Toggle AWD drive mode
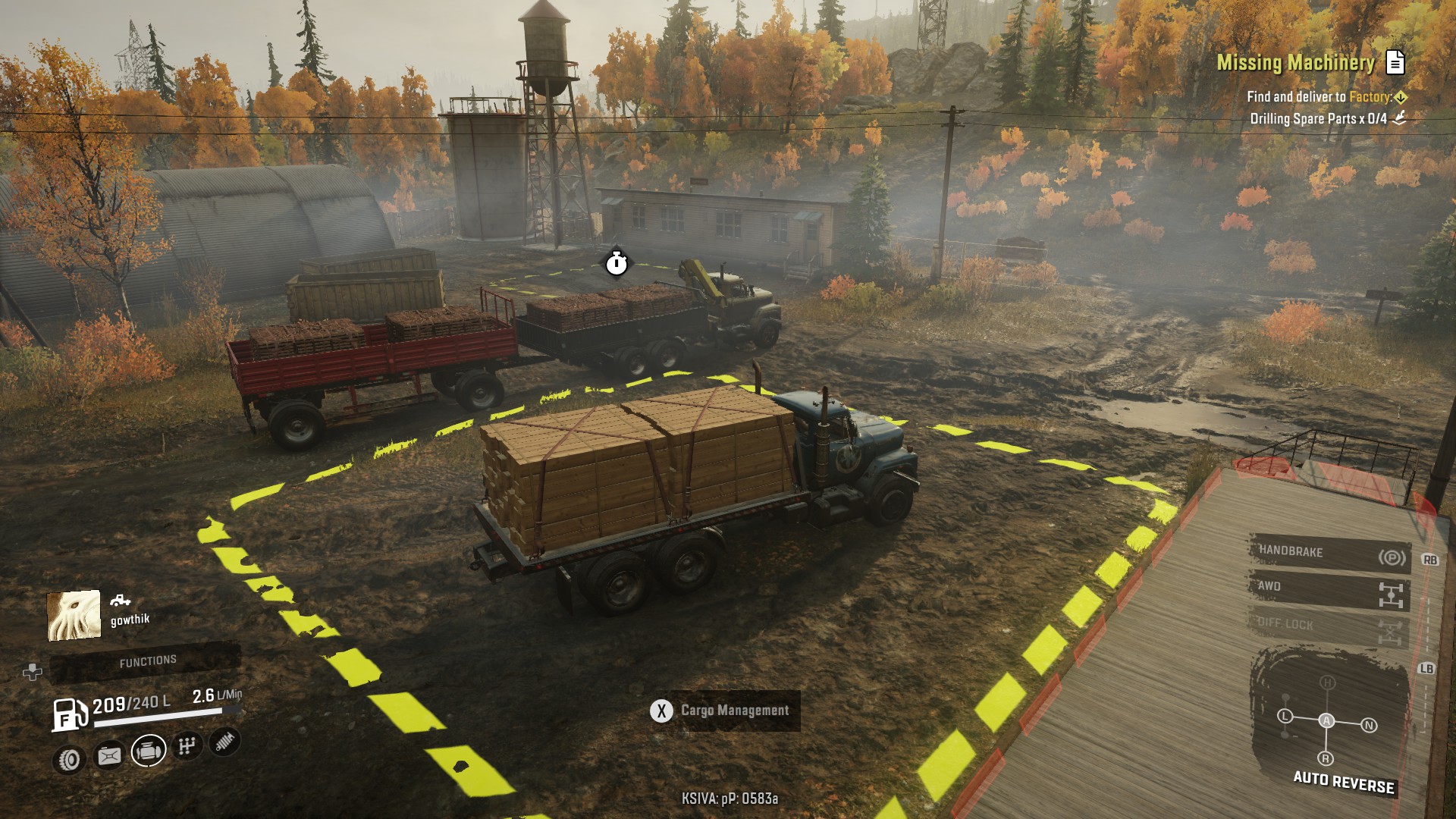The width and height of the screenshot is (1456, 819). pos(1329,589)
